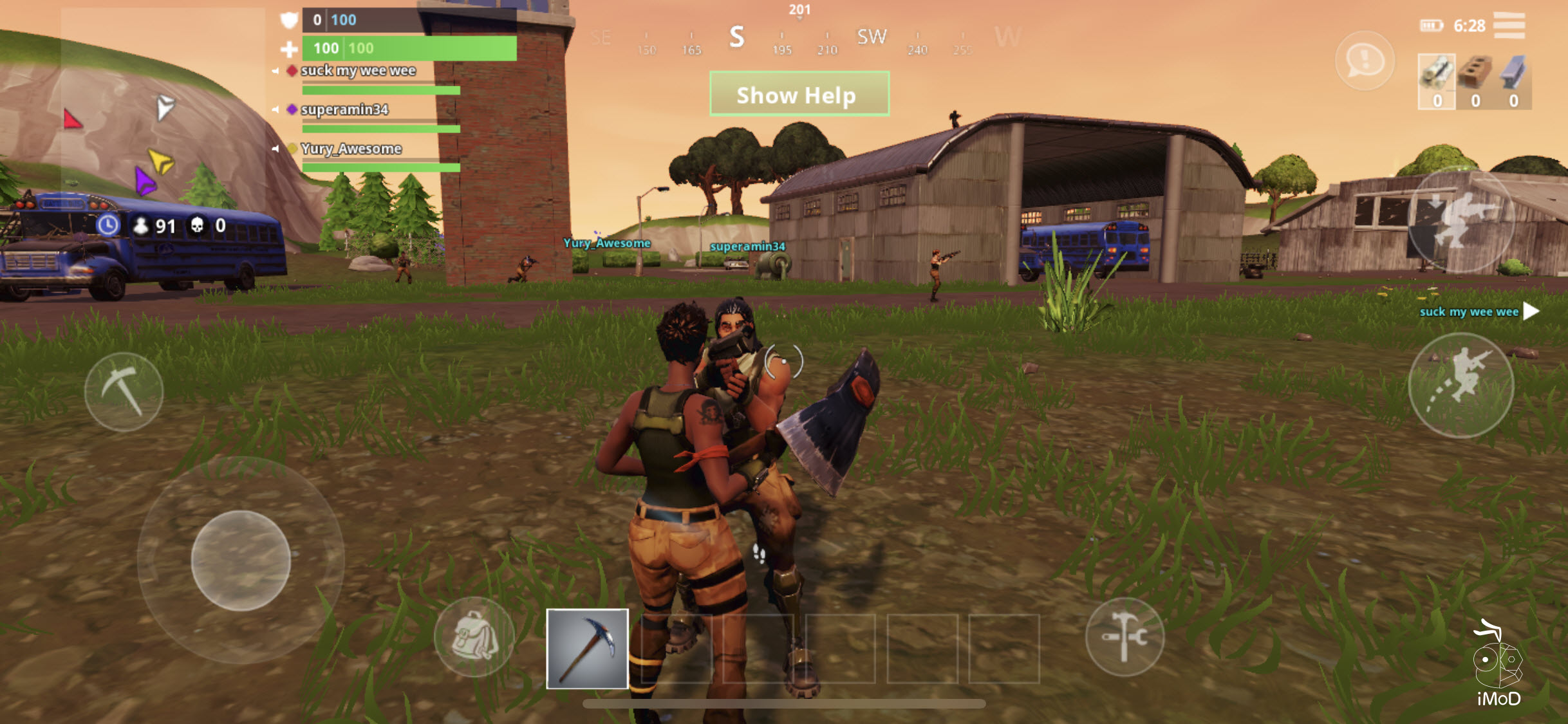1568x724 pixels.
Task: Open quick chat via the exclamation bubble icon
Action: tap(1365, 62)
